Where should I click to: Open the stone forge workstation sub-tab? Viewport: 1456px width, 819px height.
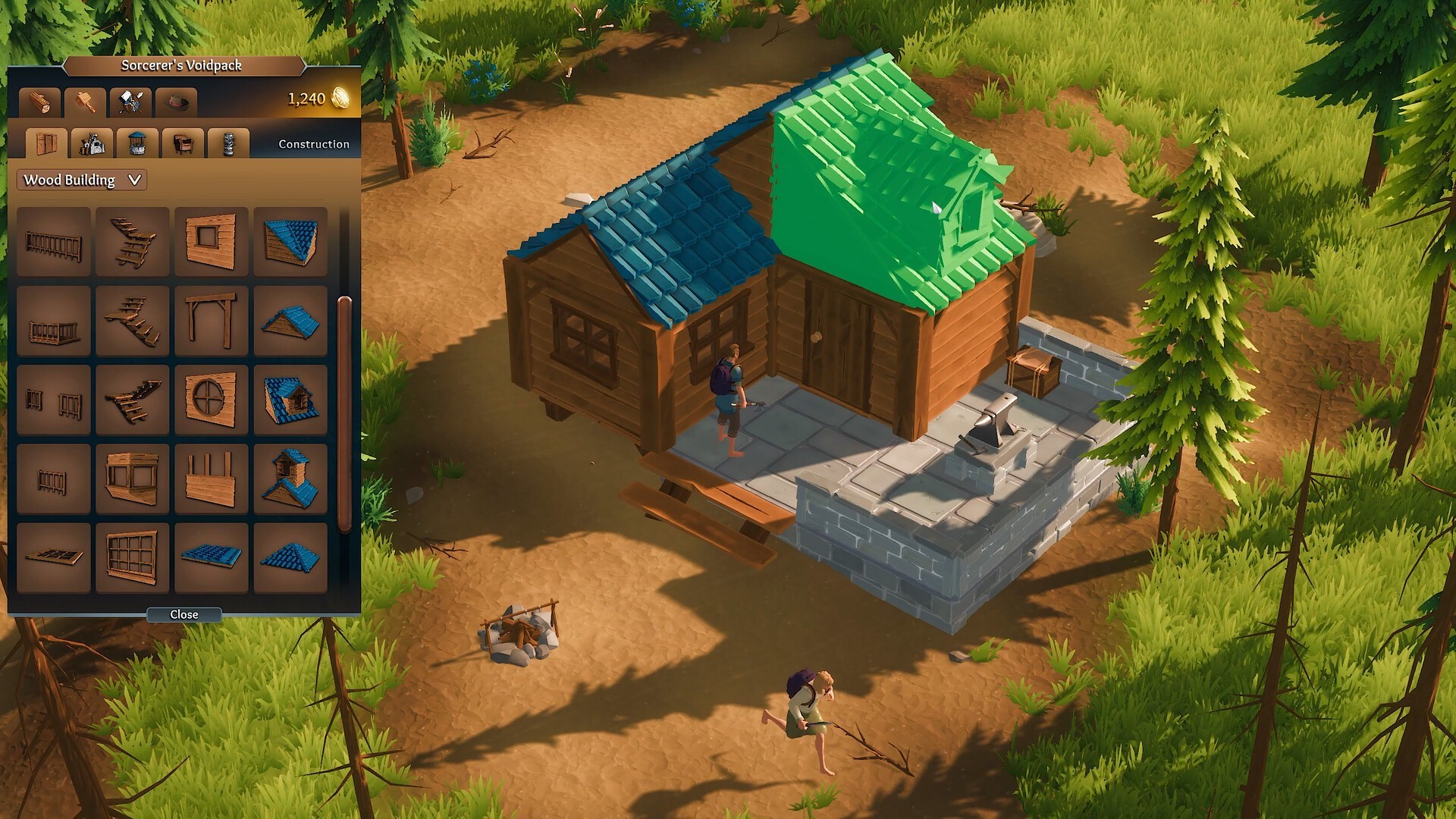point(92,143)
